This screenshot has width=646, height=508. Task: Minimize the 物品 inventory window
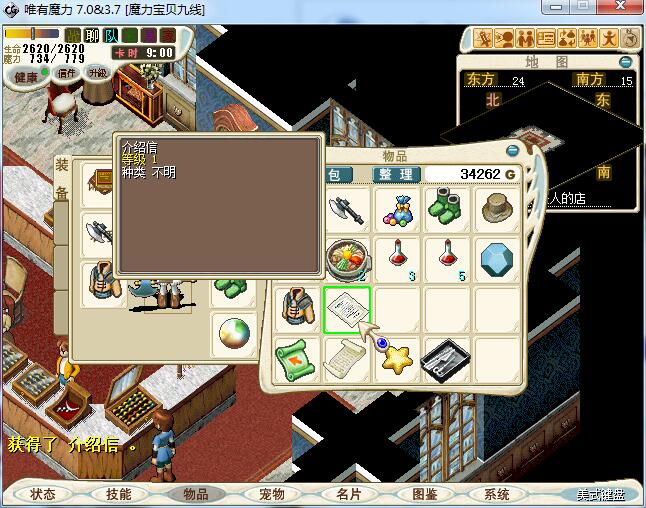tap(514, 152)
